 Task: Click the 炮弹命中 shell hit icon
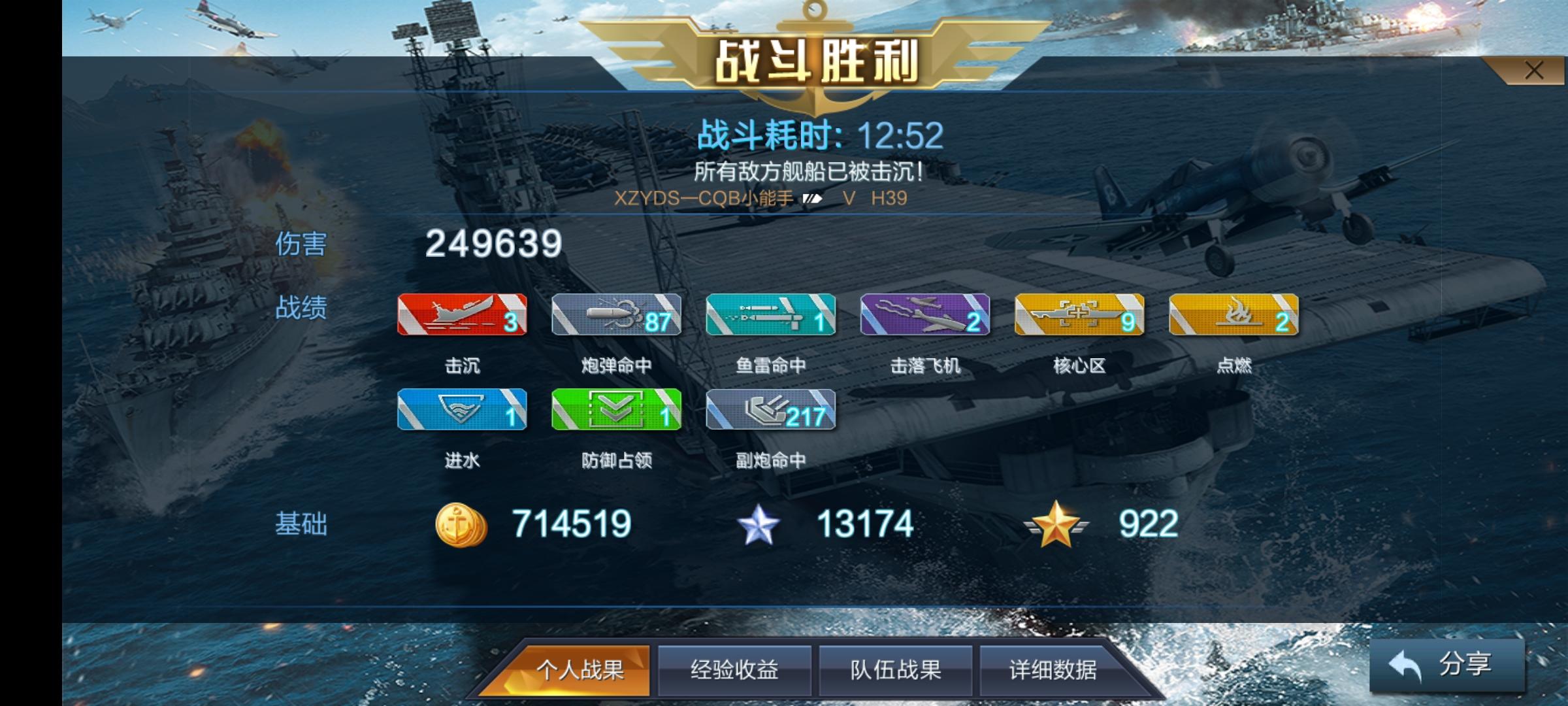coord(616,317)
